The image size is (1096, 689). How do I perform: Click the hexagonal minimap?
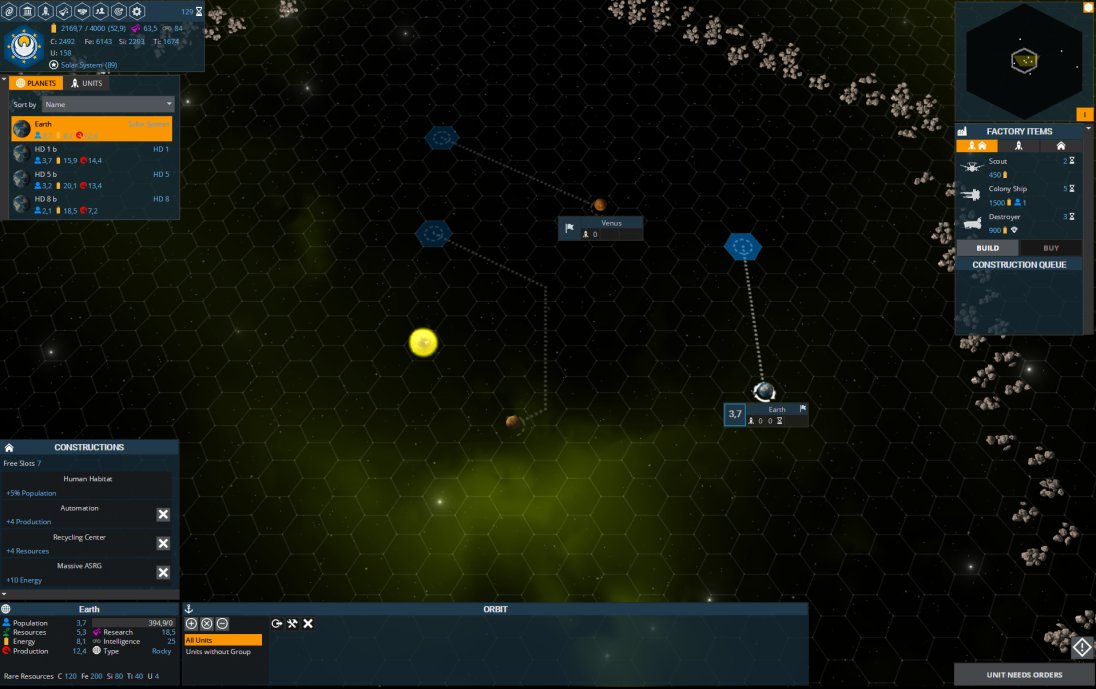pos(1023,61)
